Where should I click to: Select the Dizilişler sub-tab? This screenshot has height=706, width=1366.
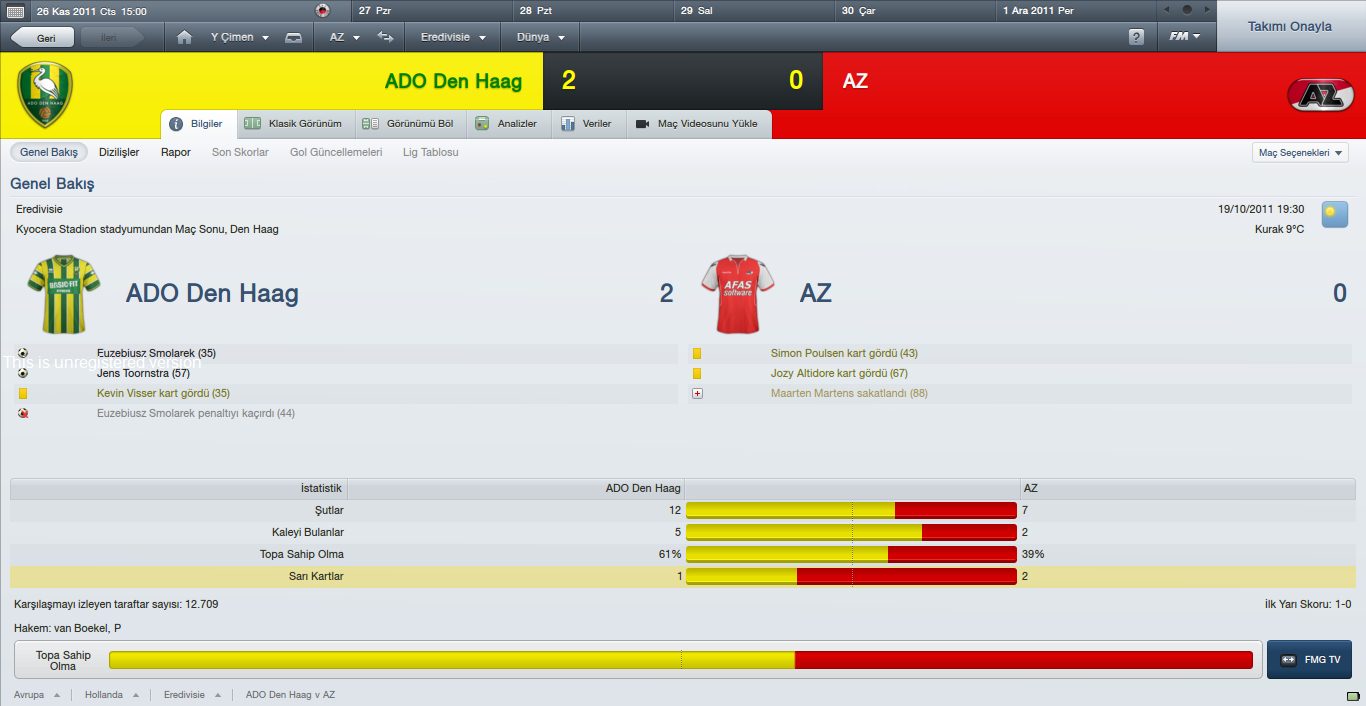[119, 153]
